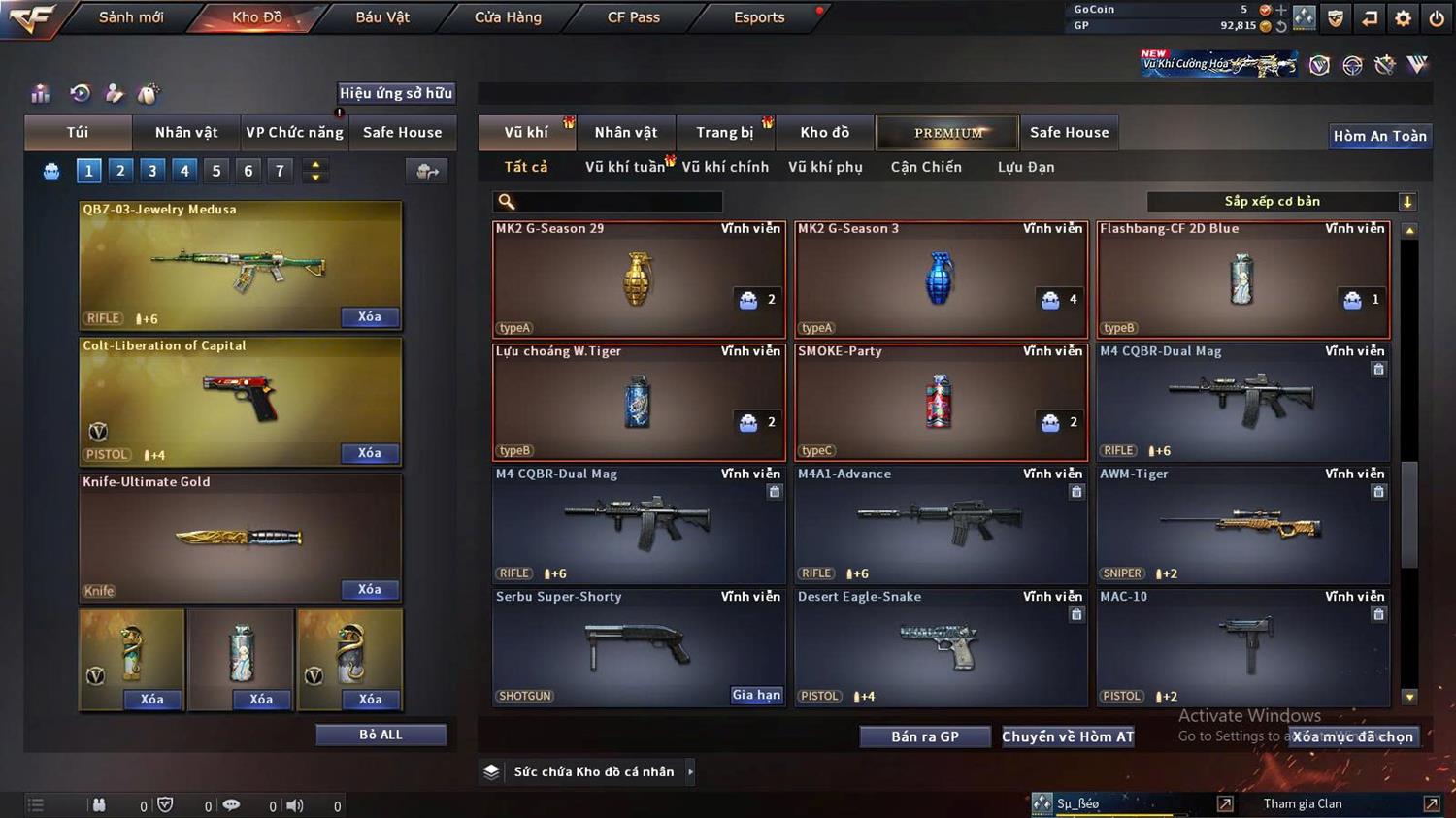The image size is (1456, 818).
Task: Show the Lựu Đạn grenade filter
Action: (x=1025, y=167)
